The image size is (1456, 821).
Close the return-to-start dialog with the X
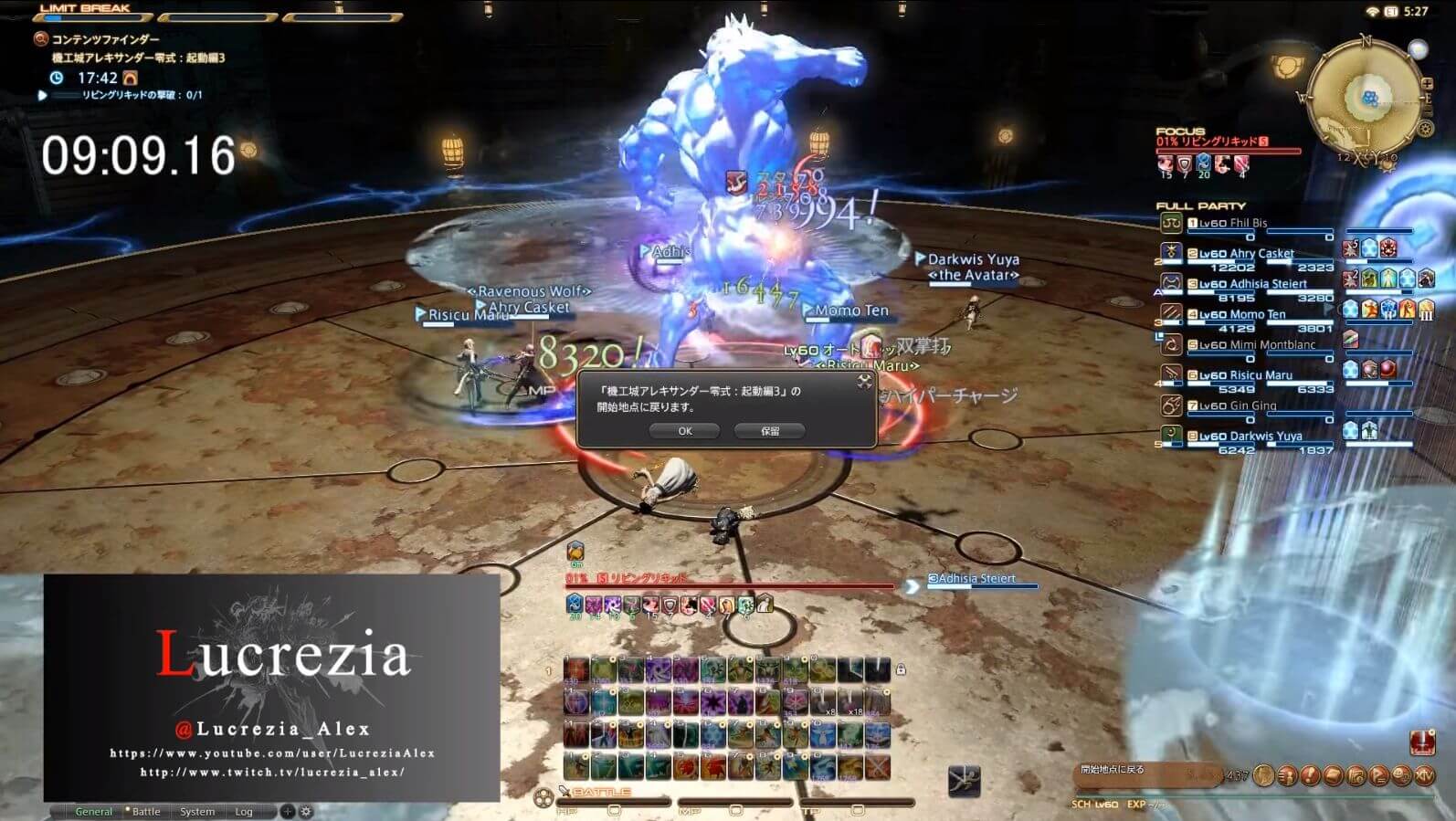[864, 382]
